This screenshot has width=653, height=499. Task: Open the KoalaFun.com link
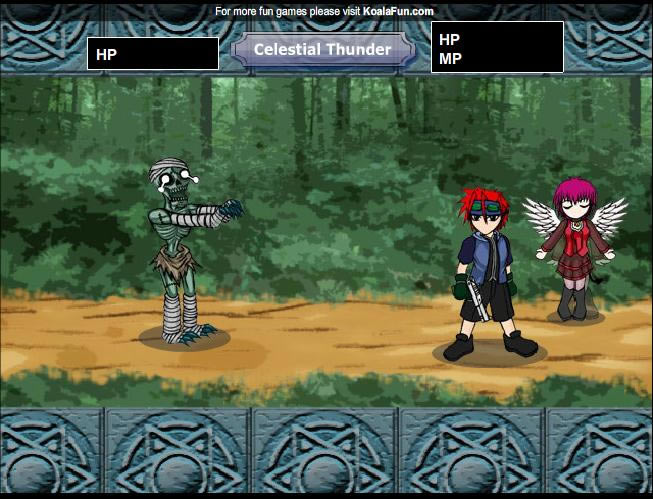click(398, 12)
